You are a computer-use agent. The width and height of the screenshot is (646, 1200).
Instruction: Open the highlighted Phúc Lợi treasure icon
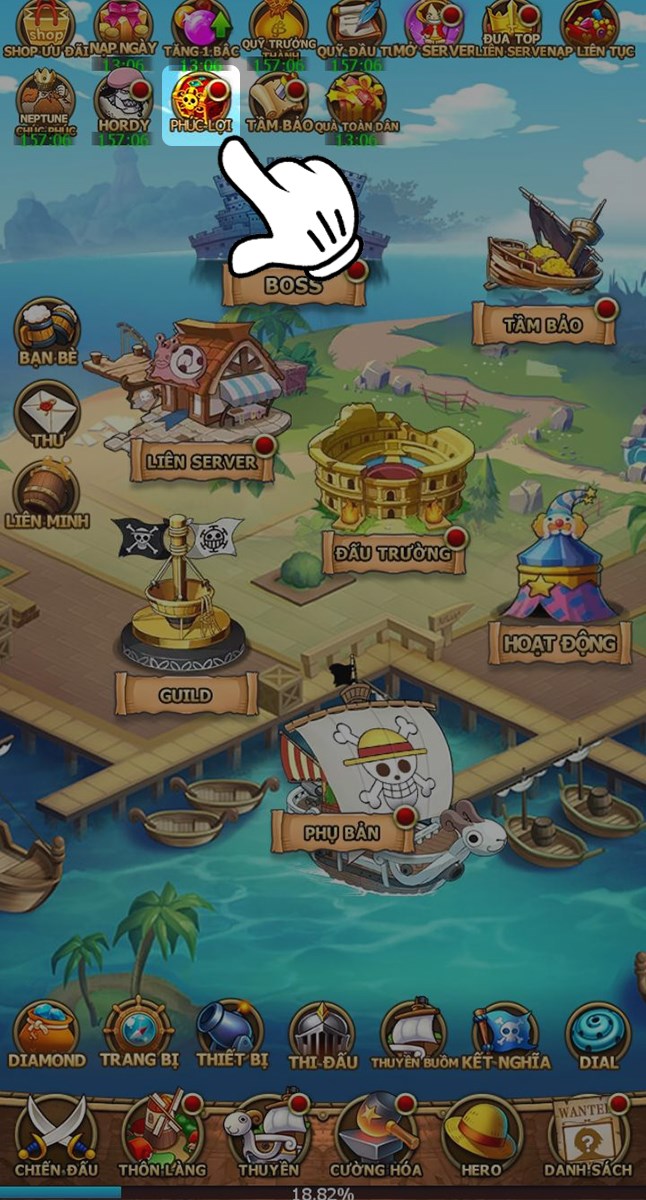(201, 101)
